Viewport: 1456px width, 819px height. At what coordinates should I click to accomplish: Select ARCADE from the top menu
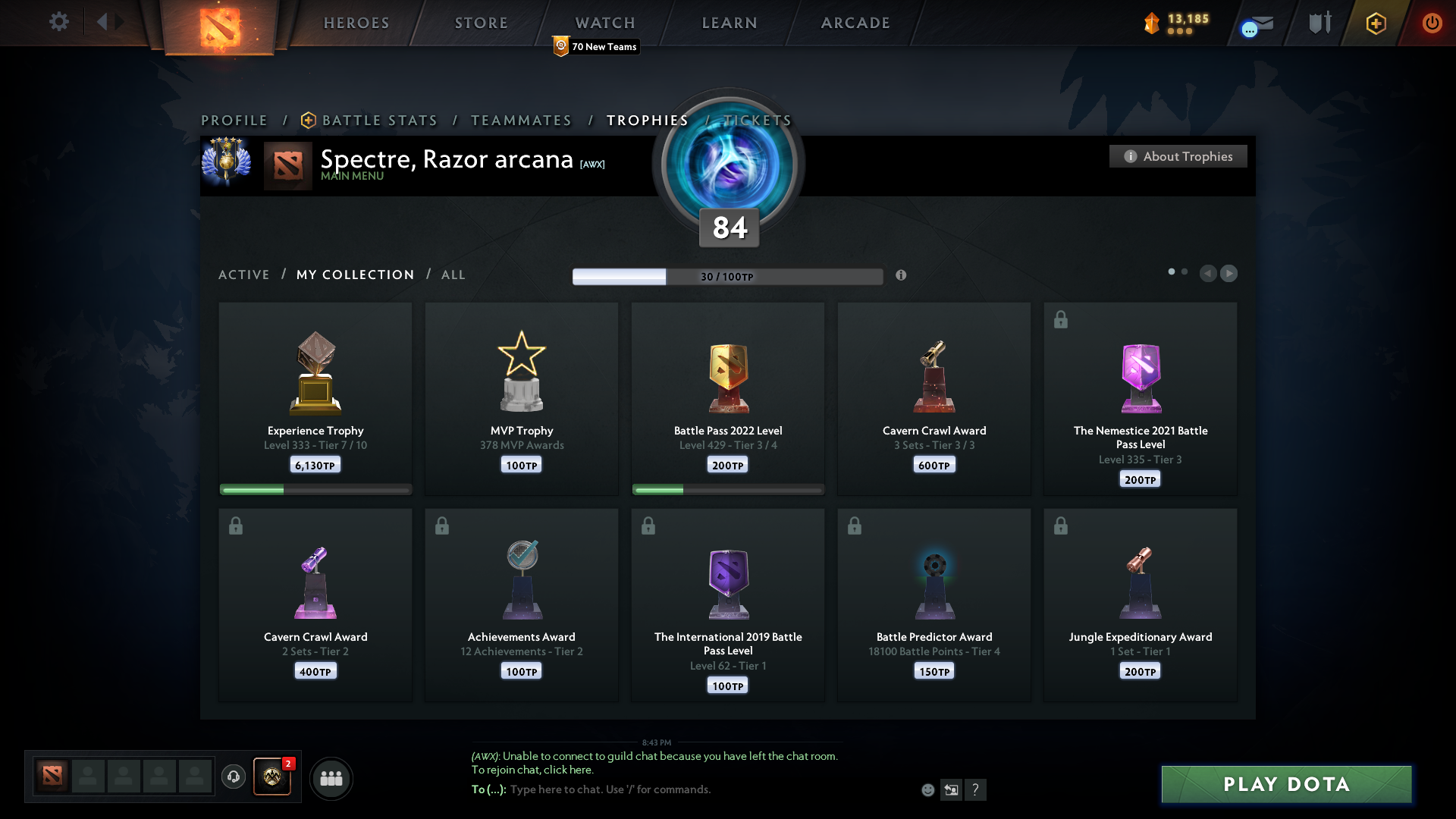pyautogui.click(x=855, y=23)
